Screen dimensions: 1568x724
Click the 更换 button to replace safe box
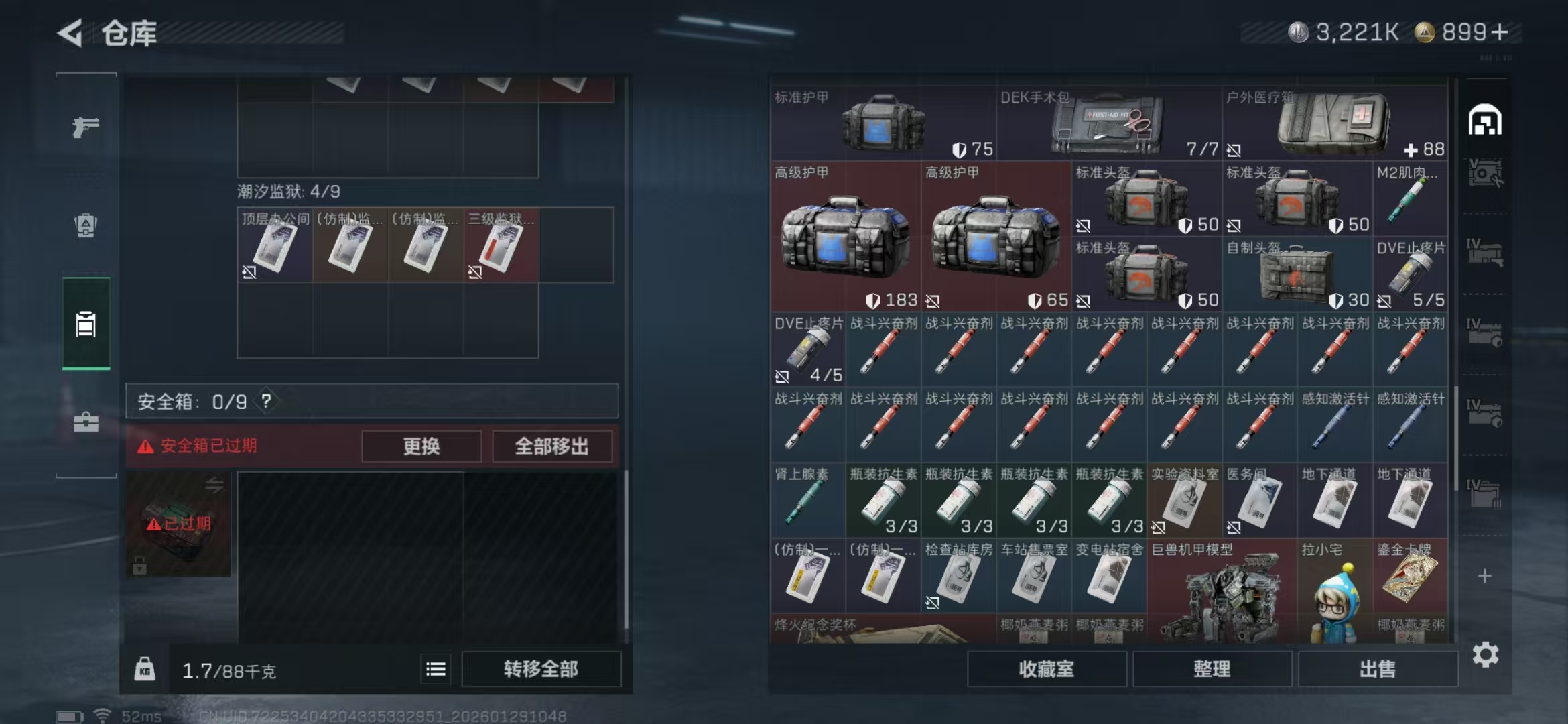pos(421,446)
